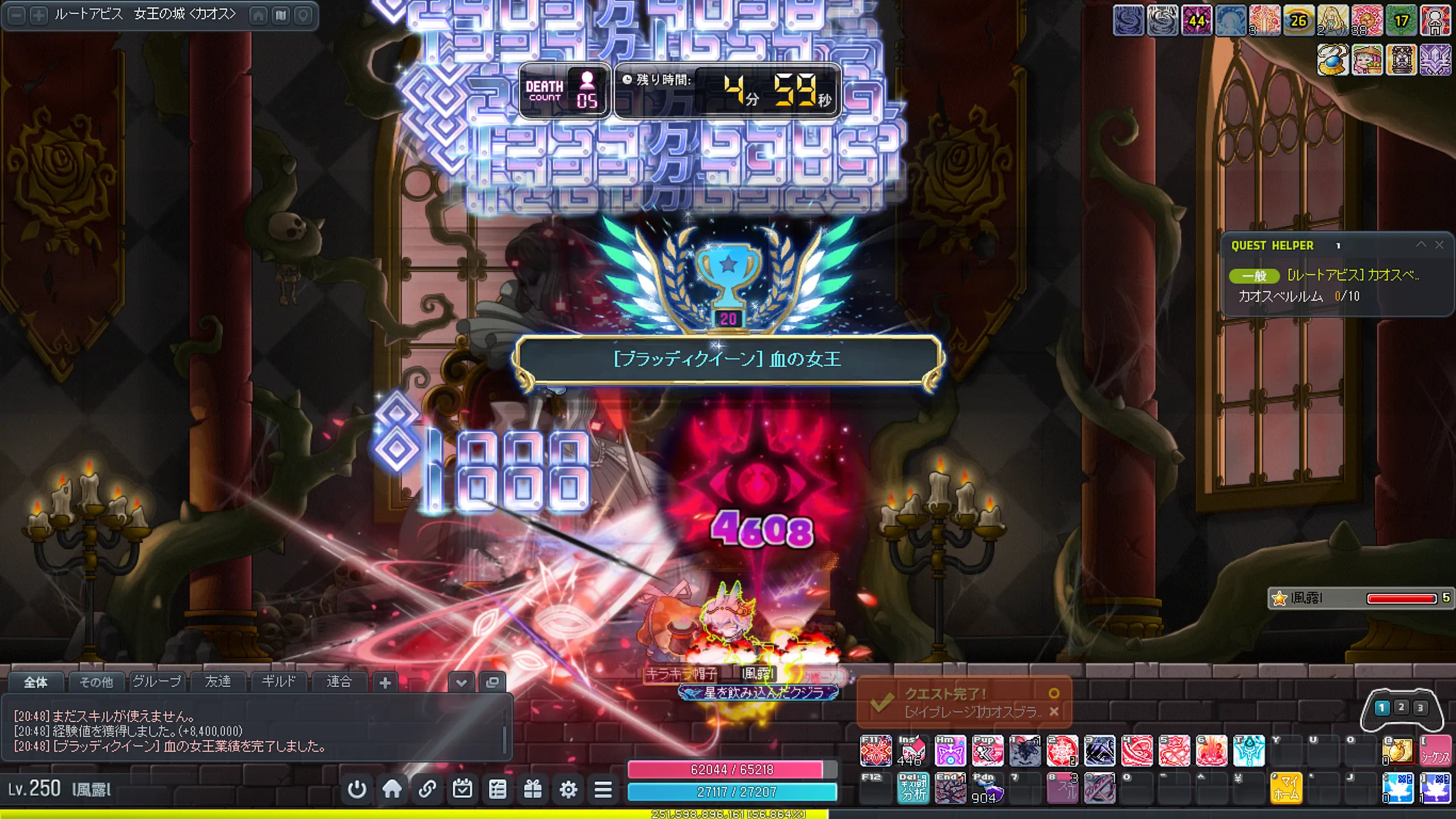
Task: Click the シーケンス quick slot
Action: [x=1435, y=751]
